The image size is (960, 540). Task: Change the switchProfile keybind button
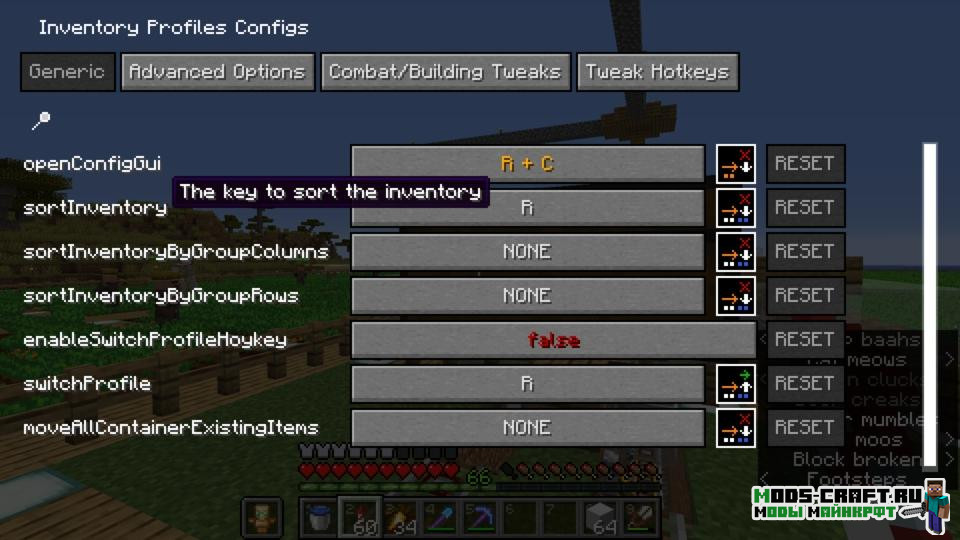pos(527,384)
